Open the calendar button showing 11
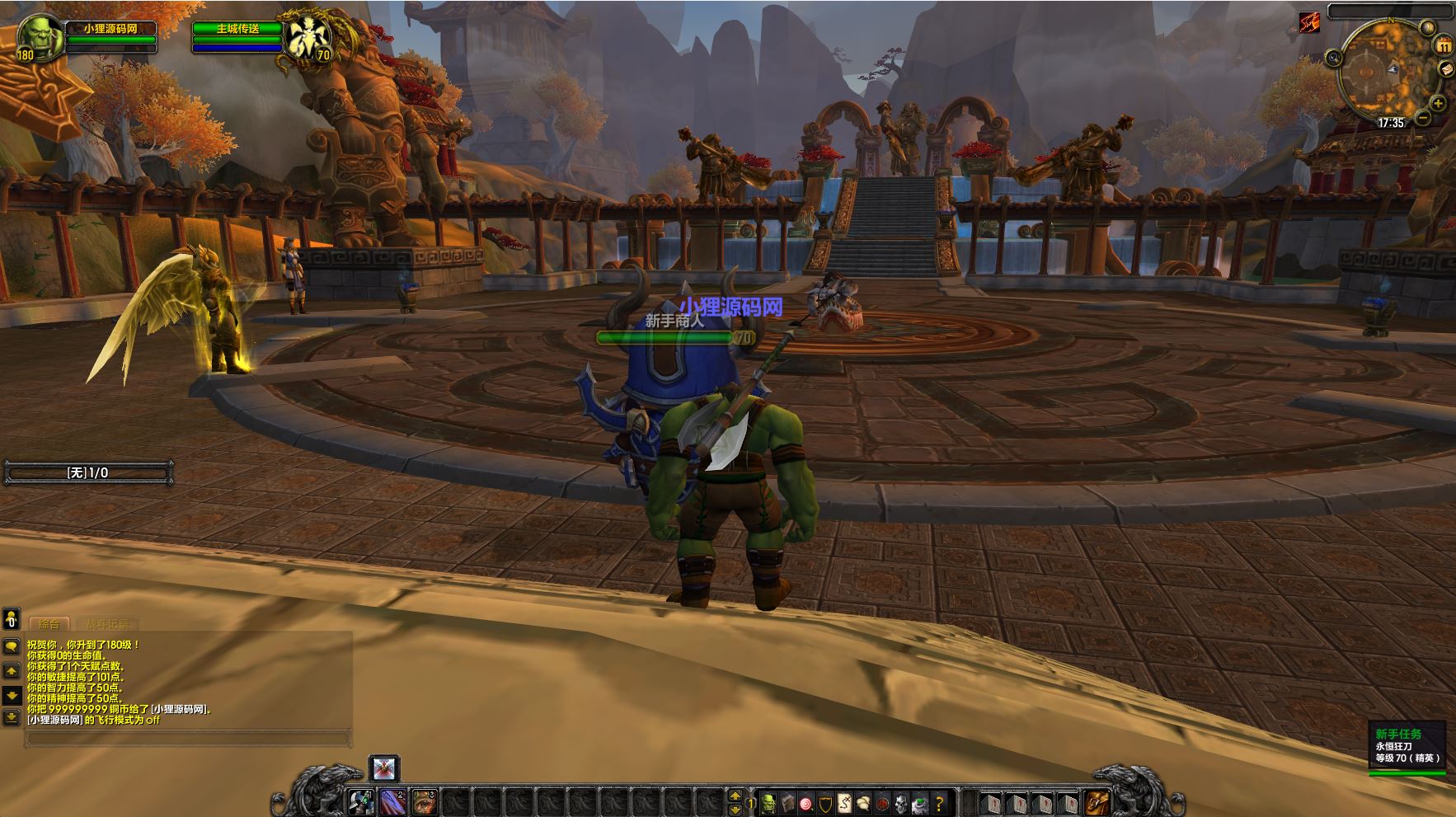1456x817 pixels. [1444, 46]
